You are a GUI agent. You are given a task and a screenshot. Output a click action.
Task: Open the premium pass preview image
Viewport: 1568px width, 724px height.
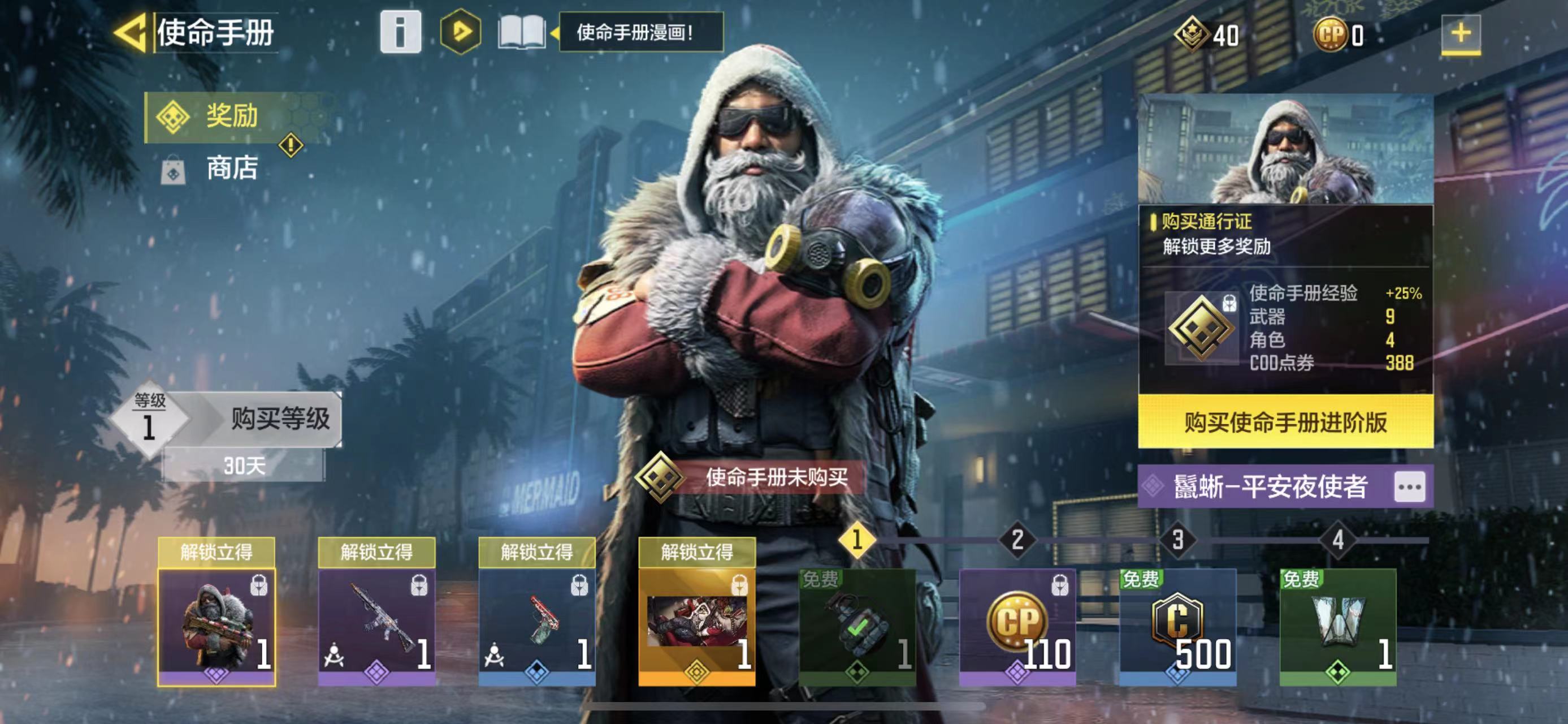[1285, 149]
